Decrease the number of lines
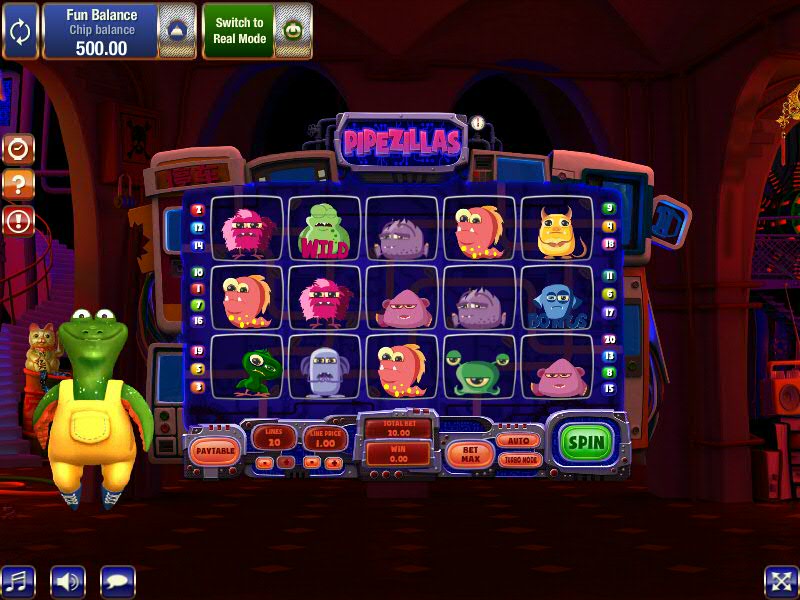This screenshot has width=800, height=600. [x=264, y=462]
